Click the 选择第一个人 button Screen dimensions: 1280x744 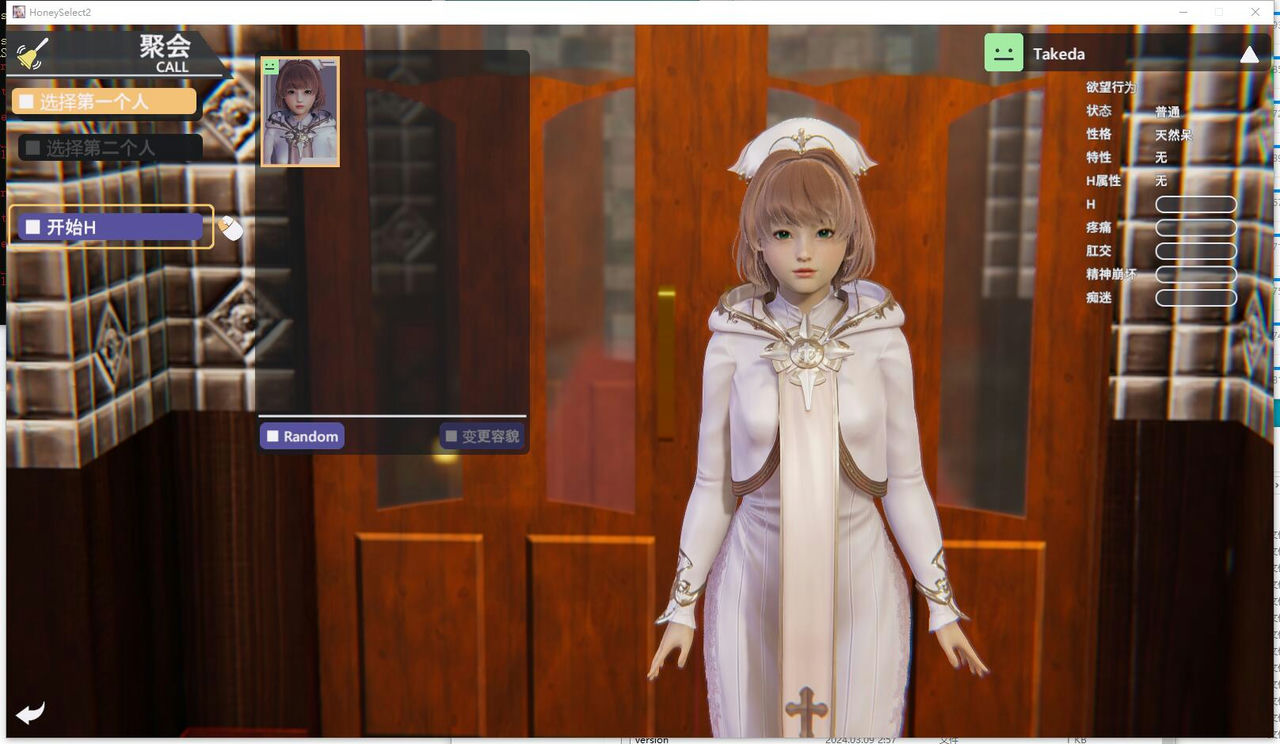point(105,100)
